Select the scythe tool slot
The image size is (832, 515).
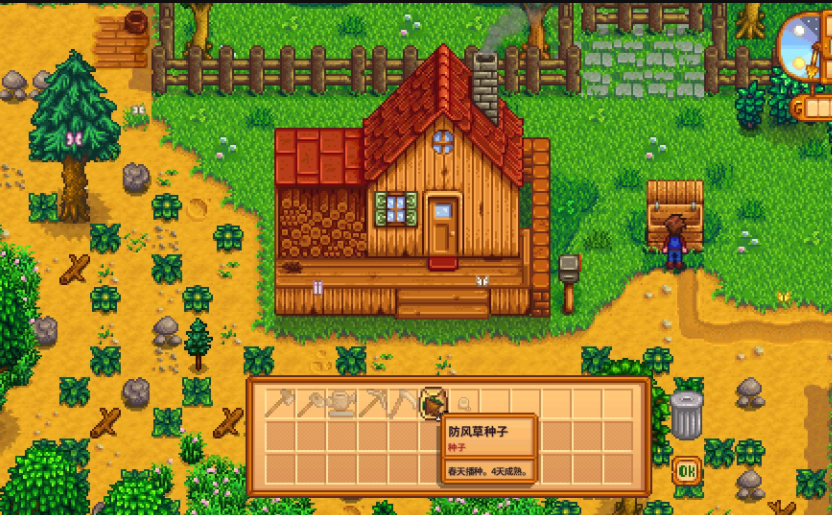point(403,403)
